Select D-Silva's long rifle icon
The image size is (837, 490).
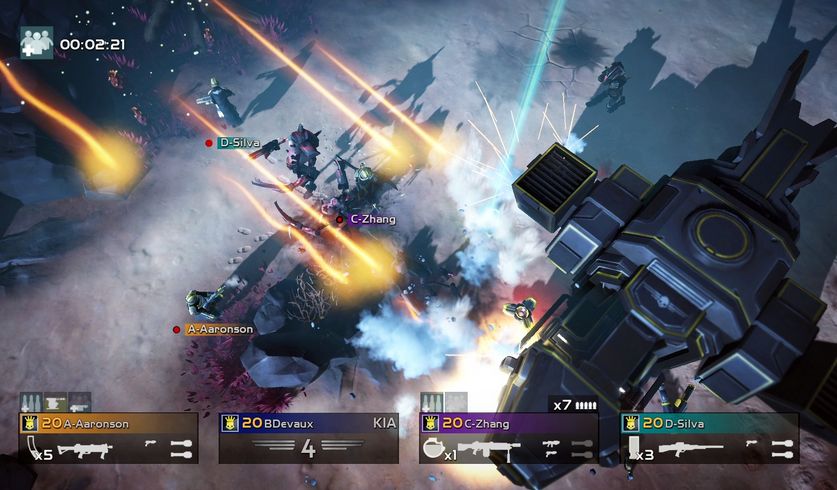point(688,449)
